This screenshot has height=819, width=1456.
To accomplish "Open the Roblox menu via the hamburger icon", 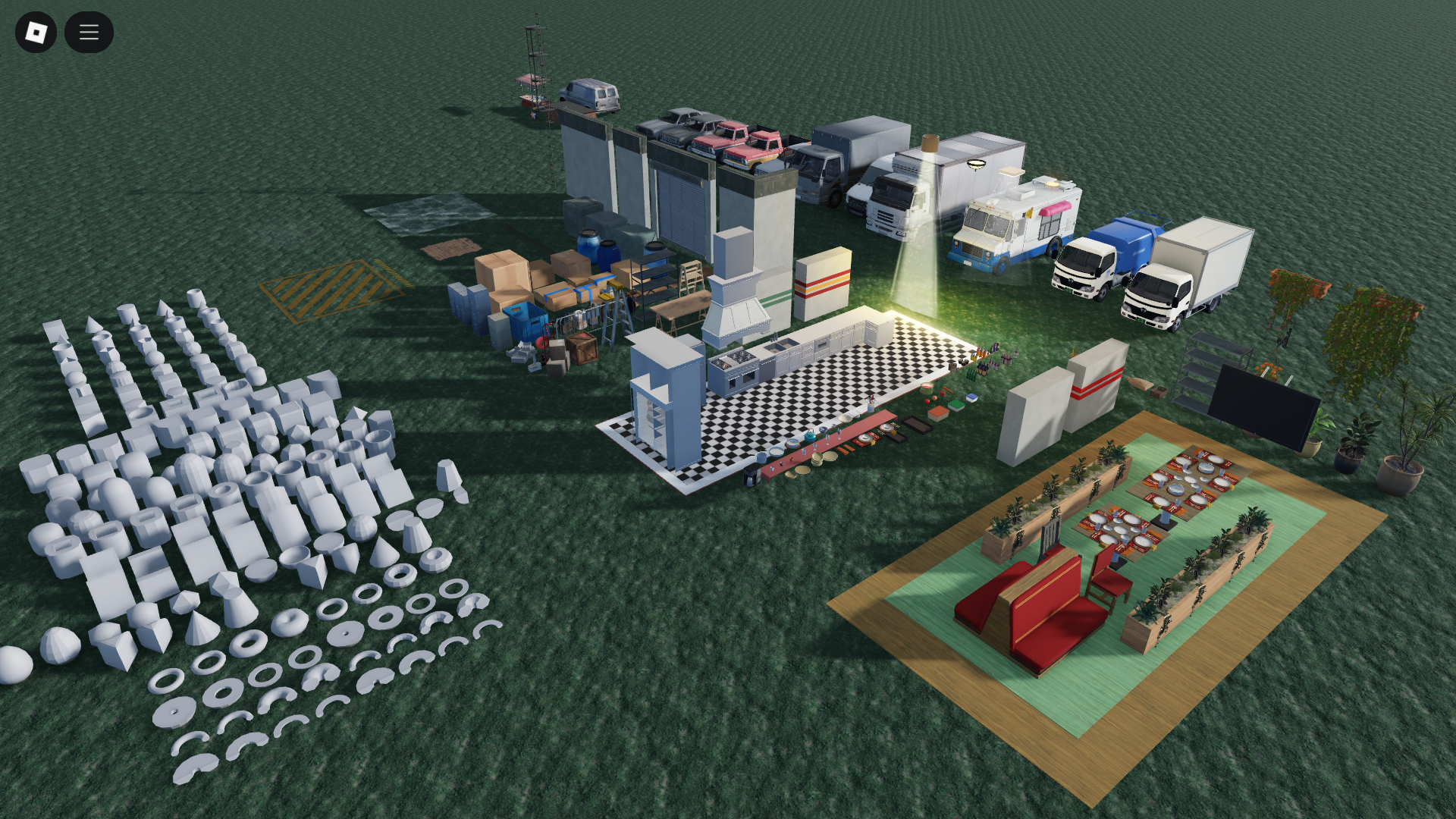I will (x=89, y=32).
